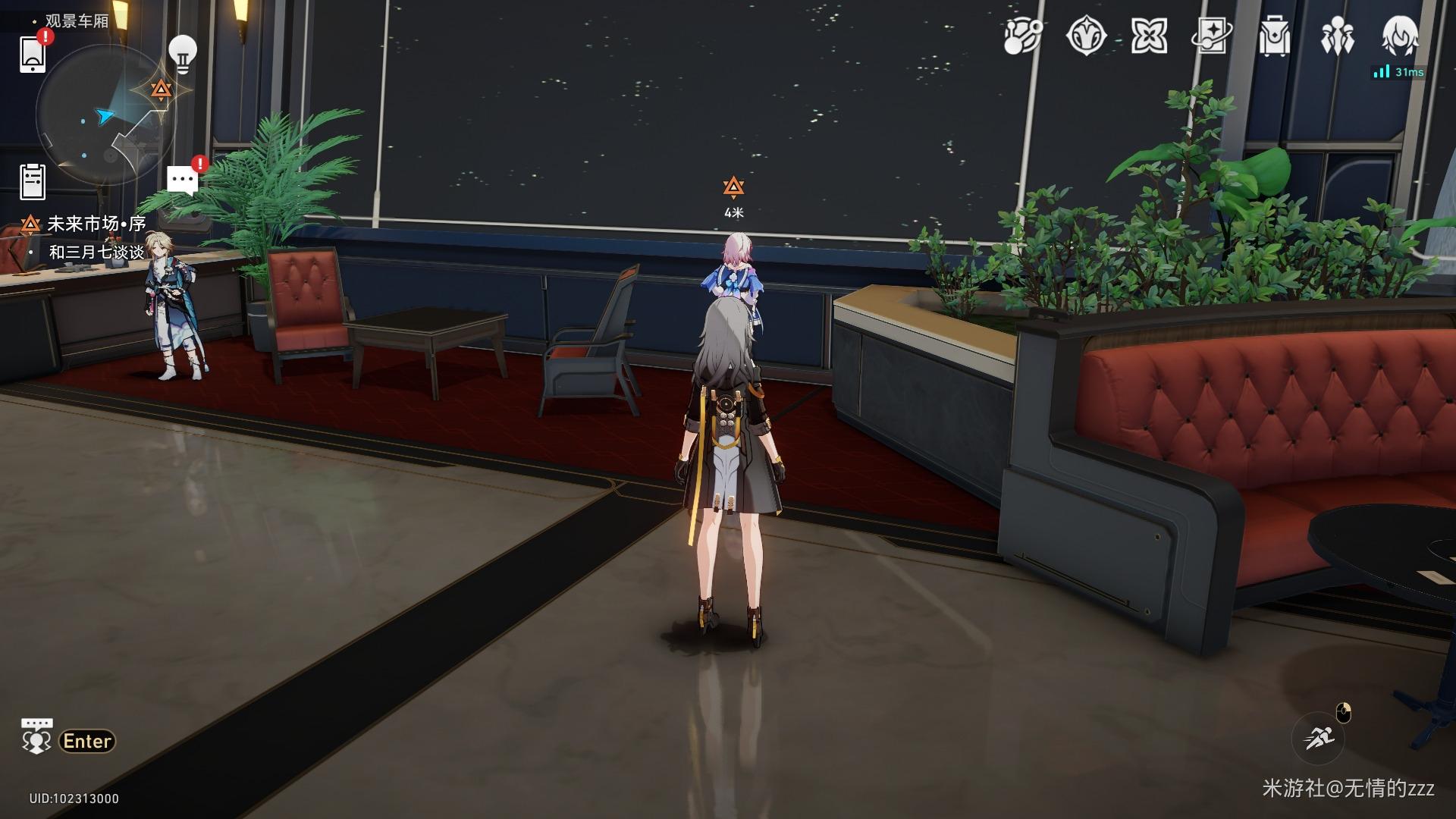Open the three-figure team setup icon
This screenshot has width=1456, height=819.
click(1337, 36)
